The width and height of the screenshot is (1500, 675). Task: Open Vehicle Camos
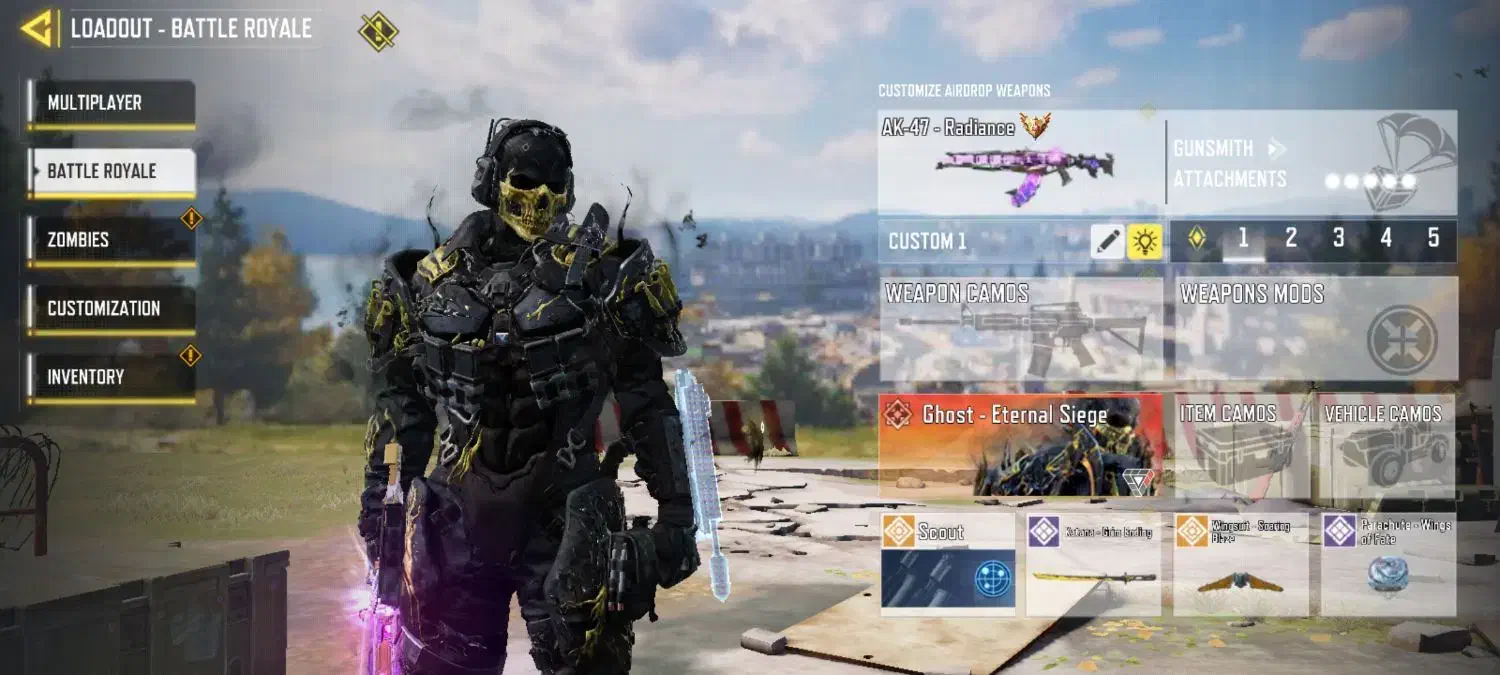(1386, 445)
